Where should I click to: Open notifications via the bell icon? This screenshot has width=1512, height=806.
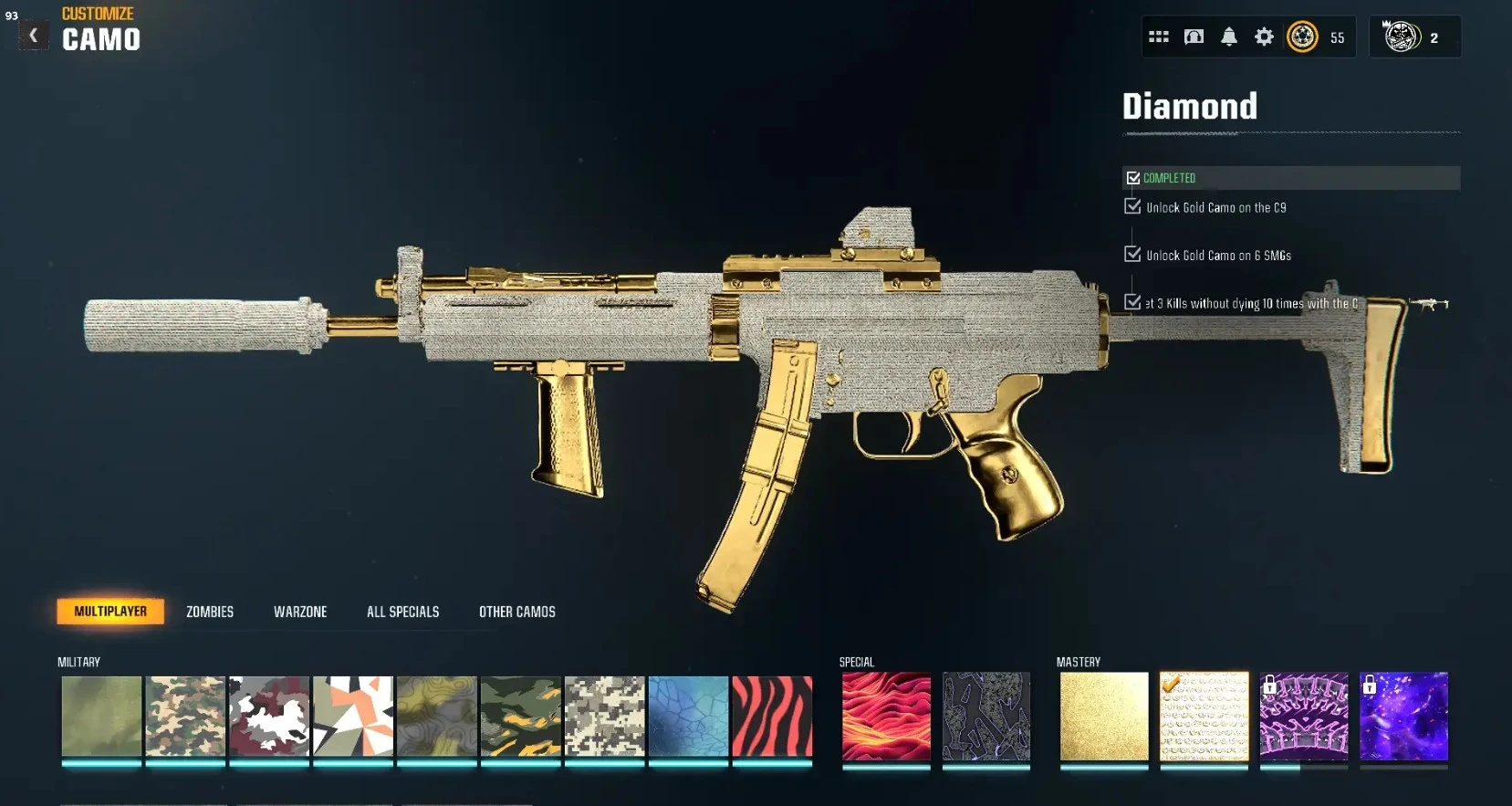coord(1229,37)
